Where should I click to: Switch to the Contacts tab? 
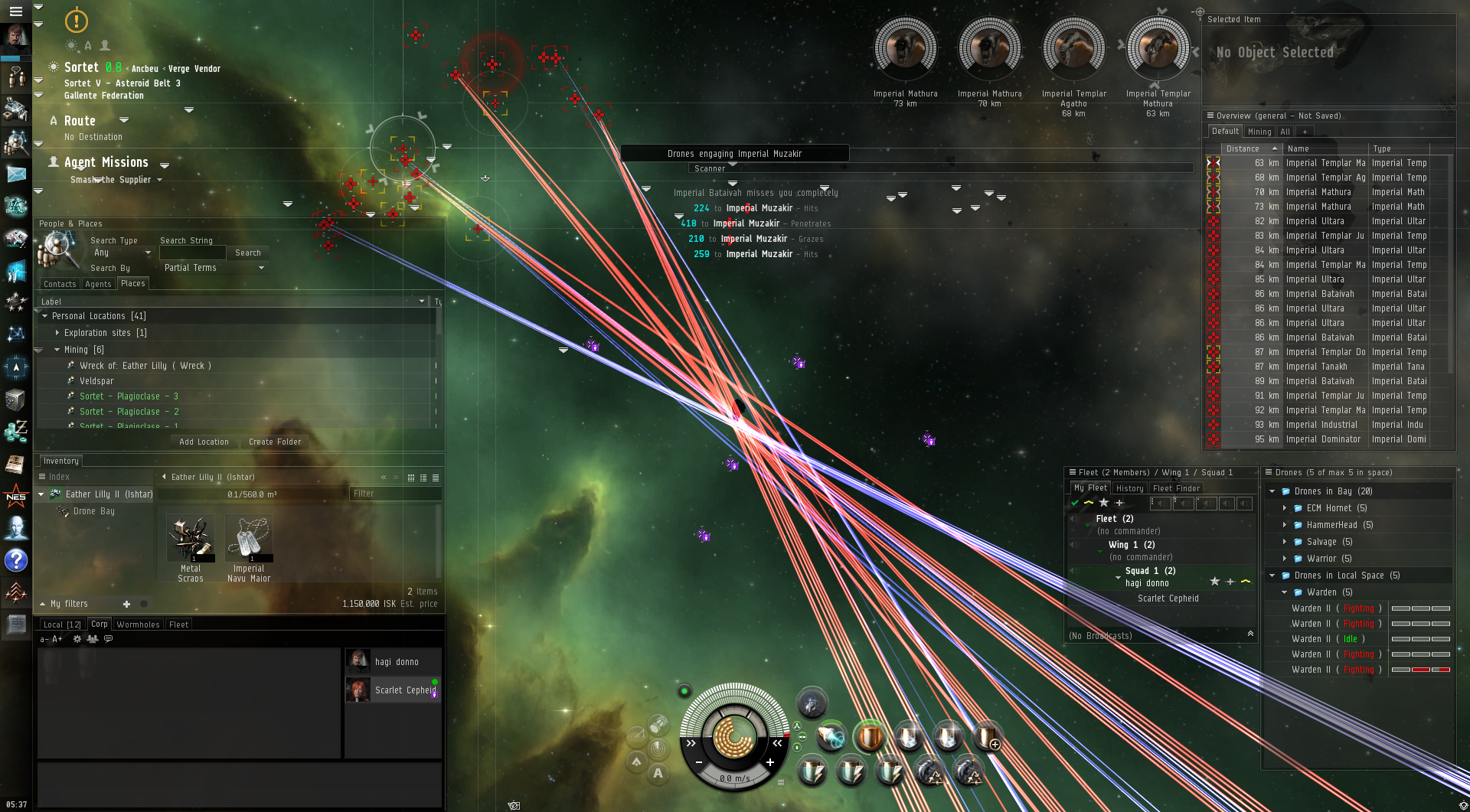coord(60,284)
